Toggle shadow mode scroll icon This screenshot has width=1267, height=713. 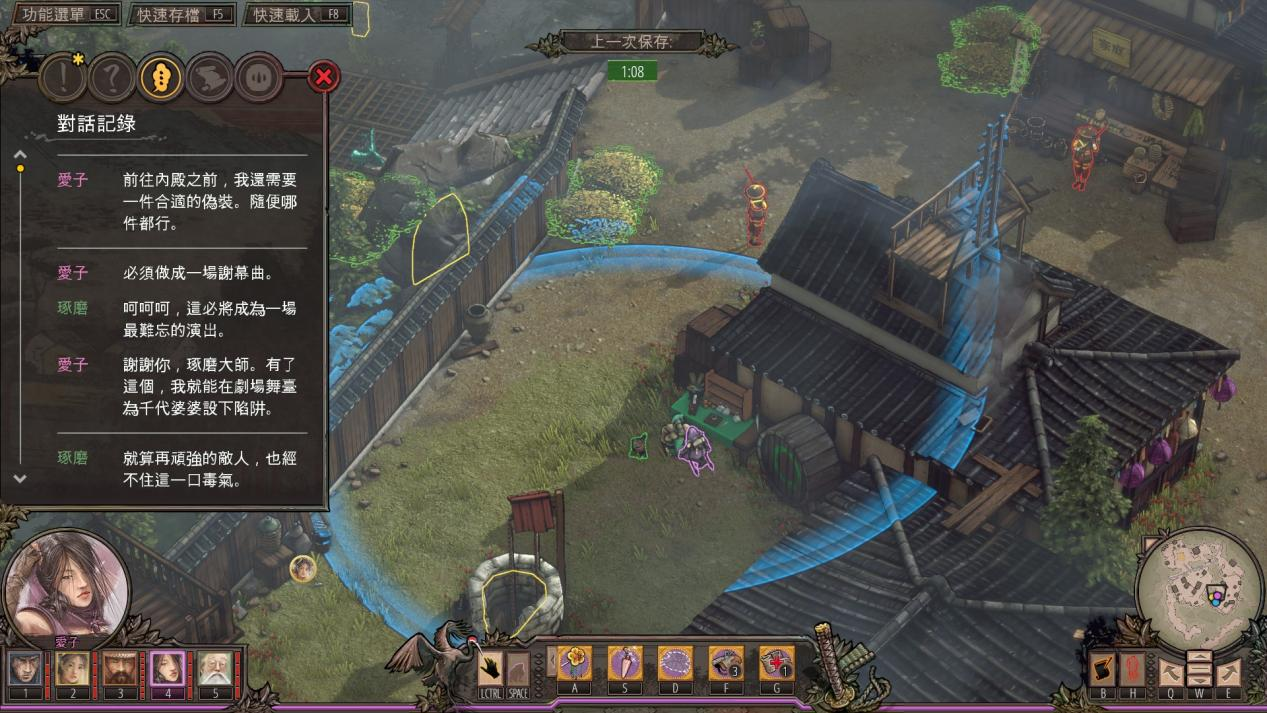1104,668
